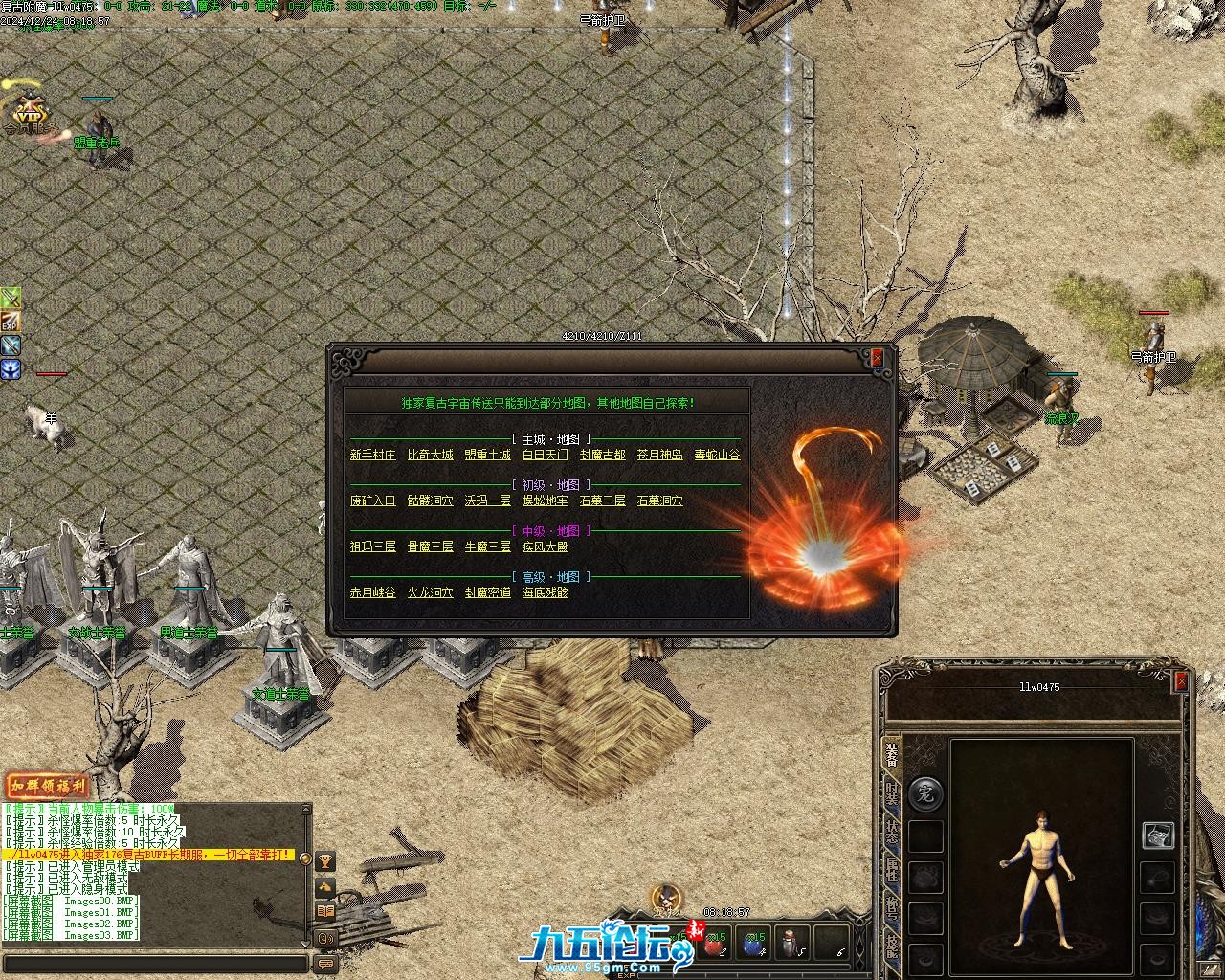Teleport to 骷髅洞穴
The width and height of the screenshot is (1225, 980).
coord(430,501)
